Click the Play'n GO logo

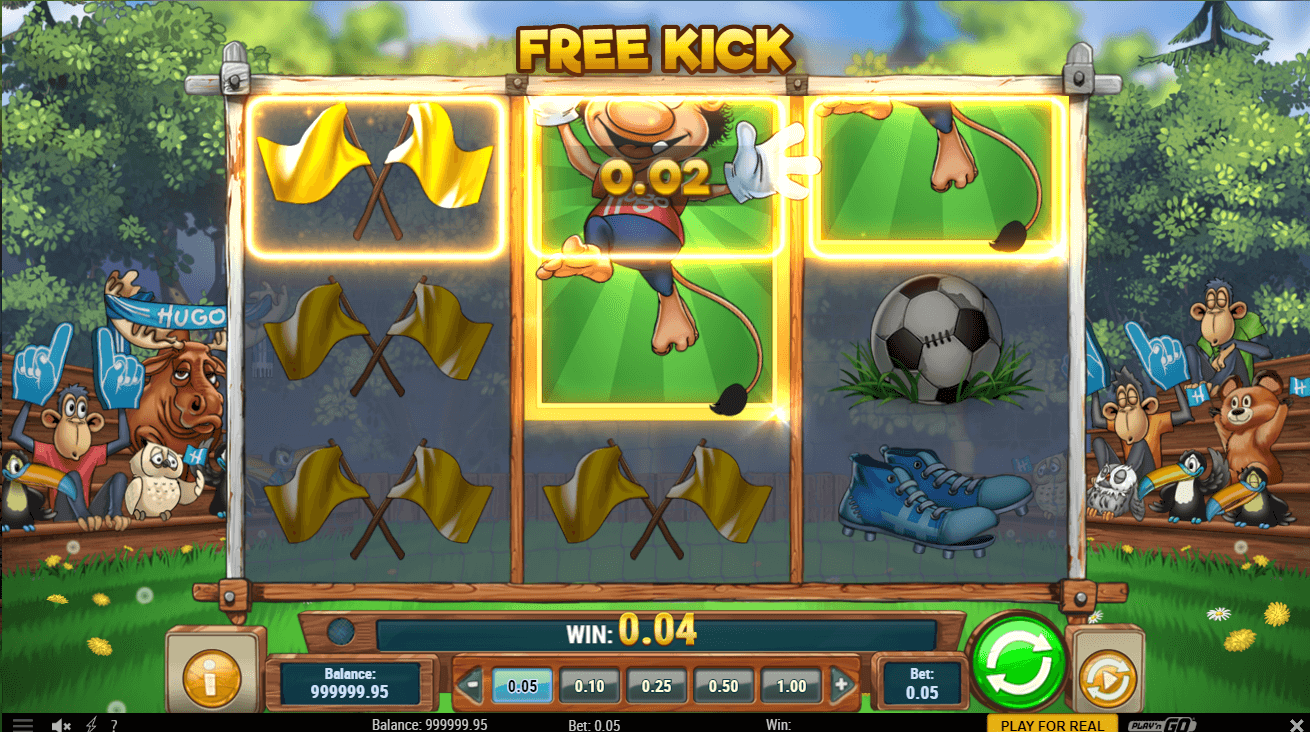coord(1161,724)
